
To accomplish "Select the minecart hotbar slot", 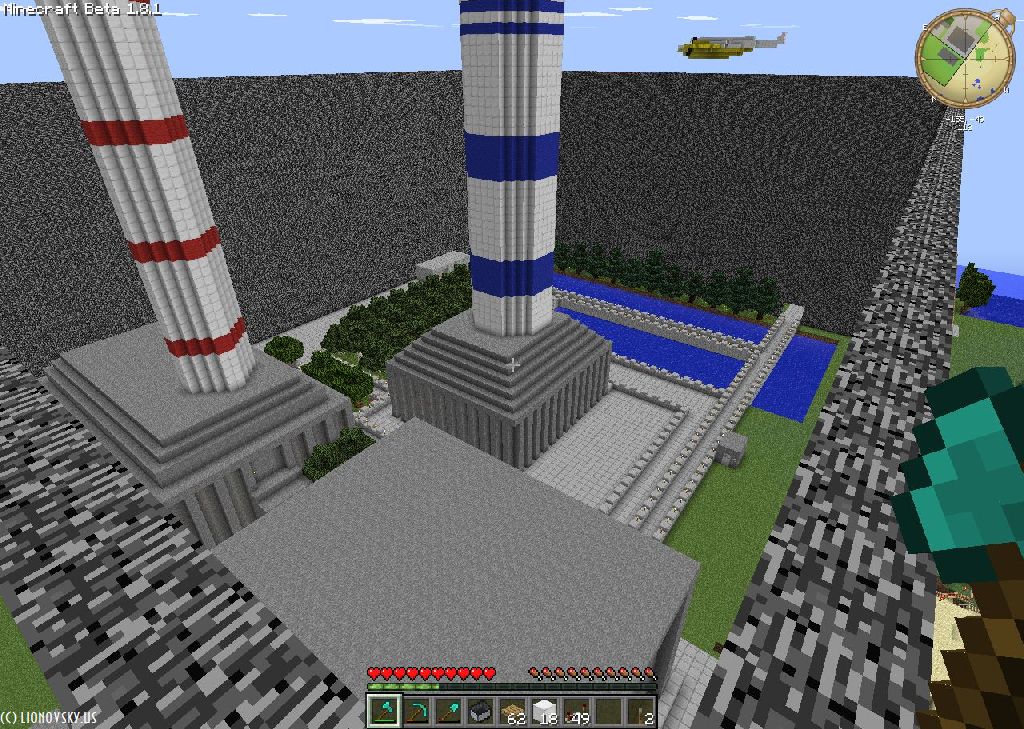I will click(480, 711).
